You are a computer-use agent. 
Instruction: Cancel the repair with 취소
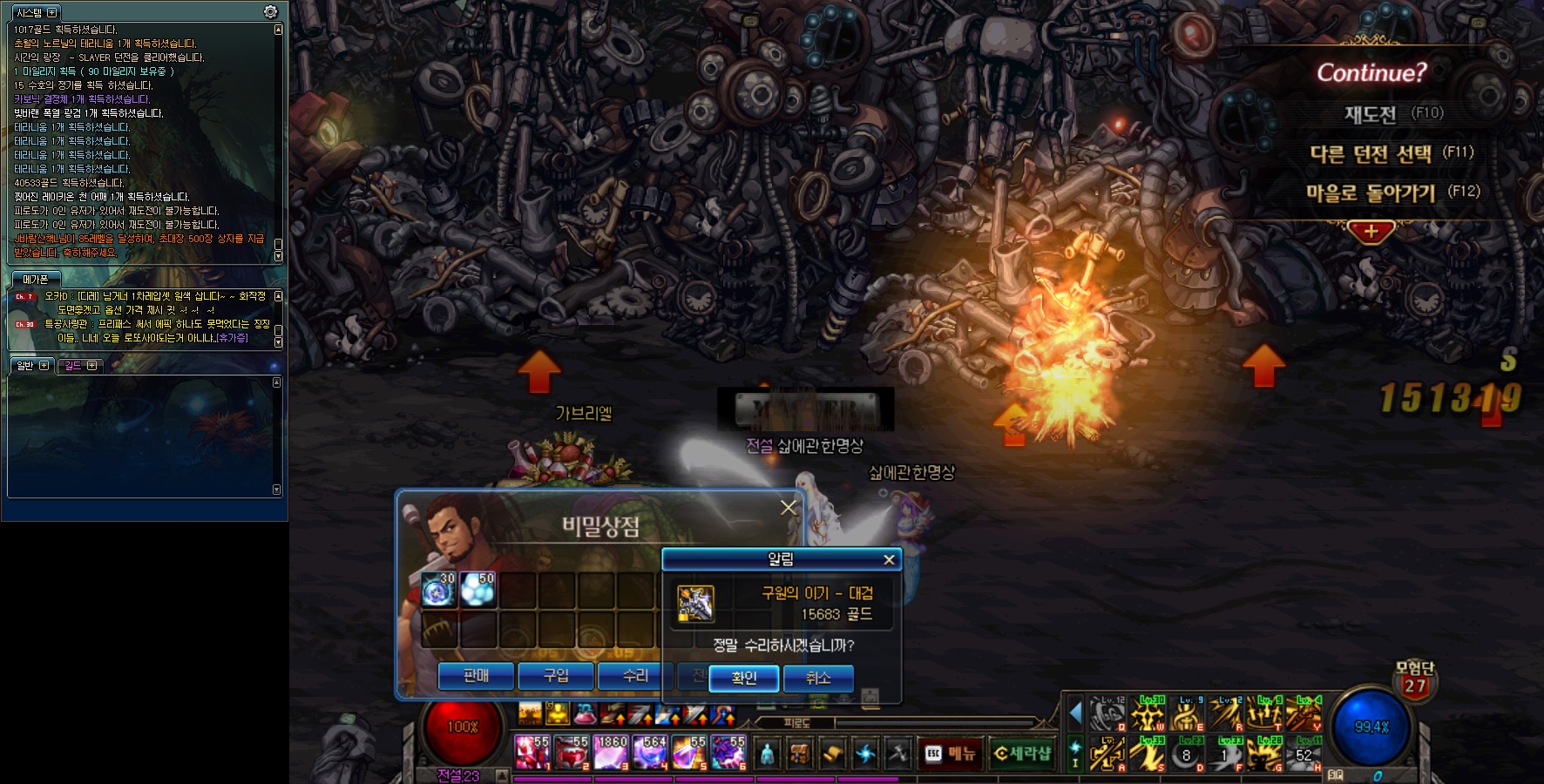point(817,678)
